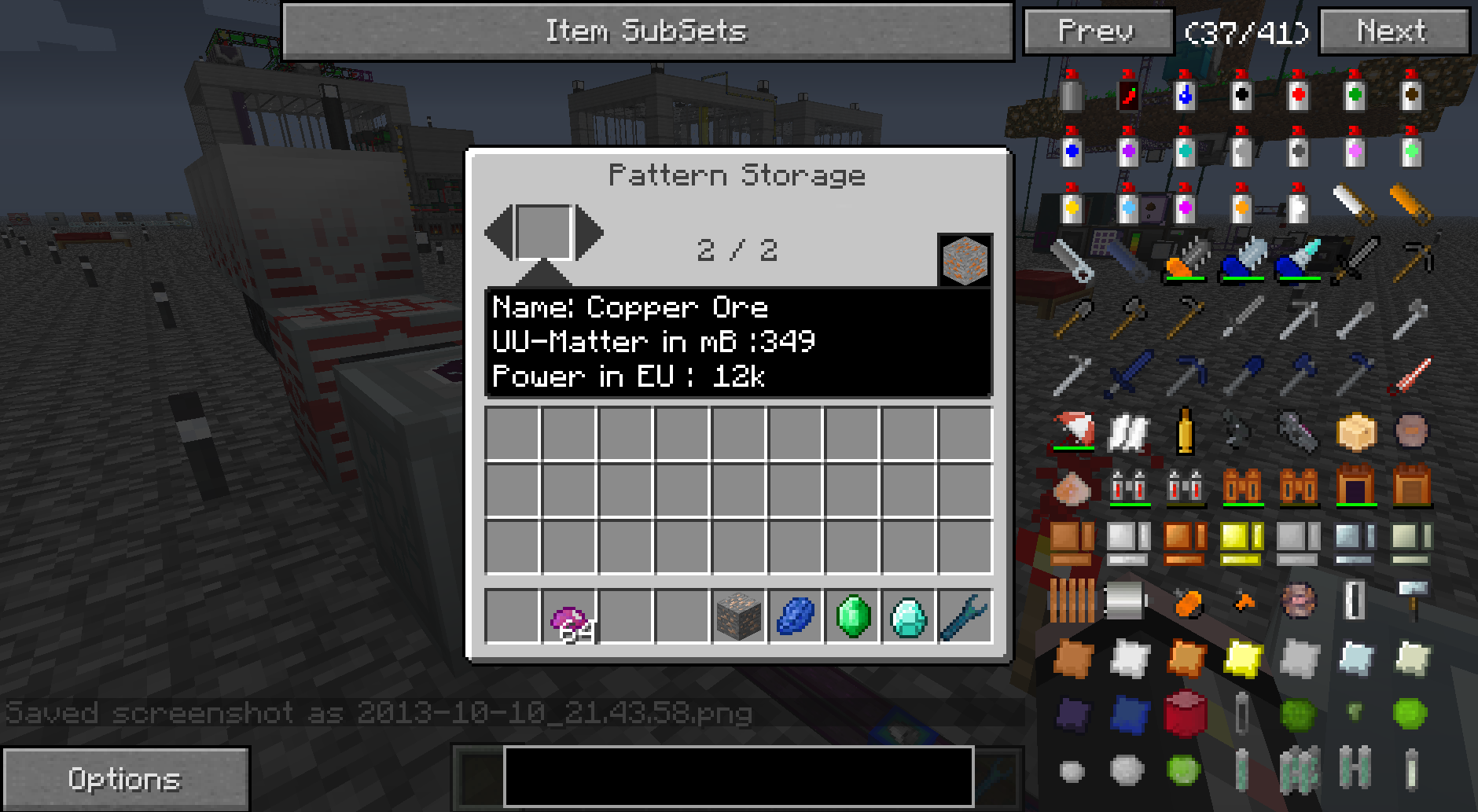Go to the Prev item page
The height and width of the screenshot is (812, 1478).
click(x=1097, y=32)
